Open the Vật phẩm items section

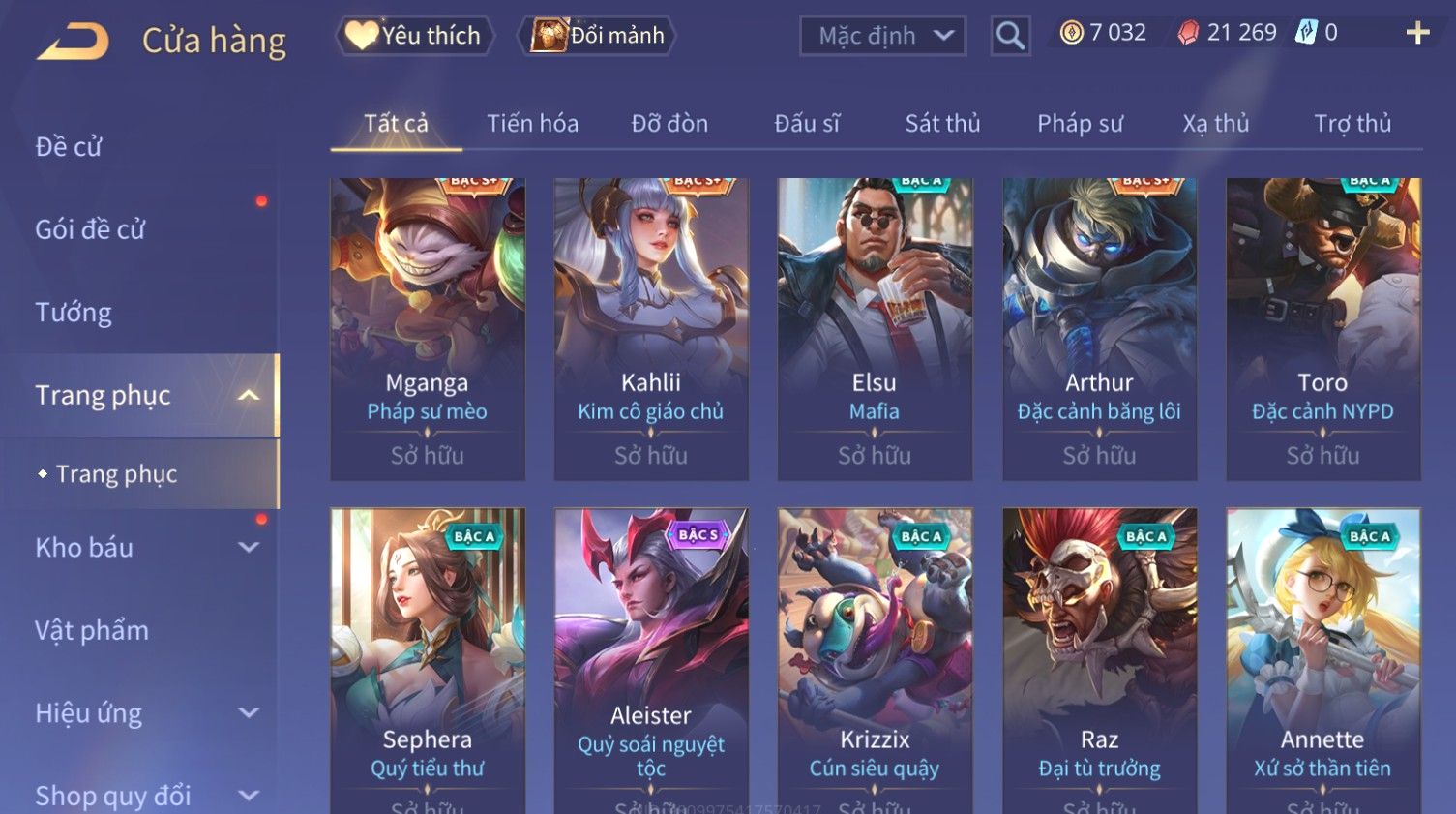point(92,631)
